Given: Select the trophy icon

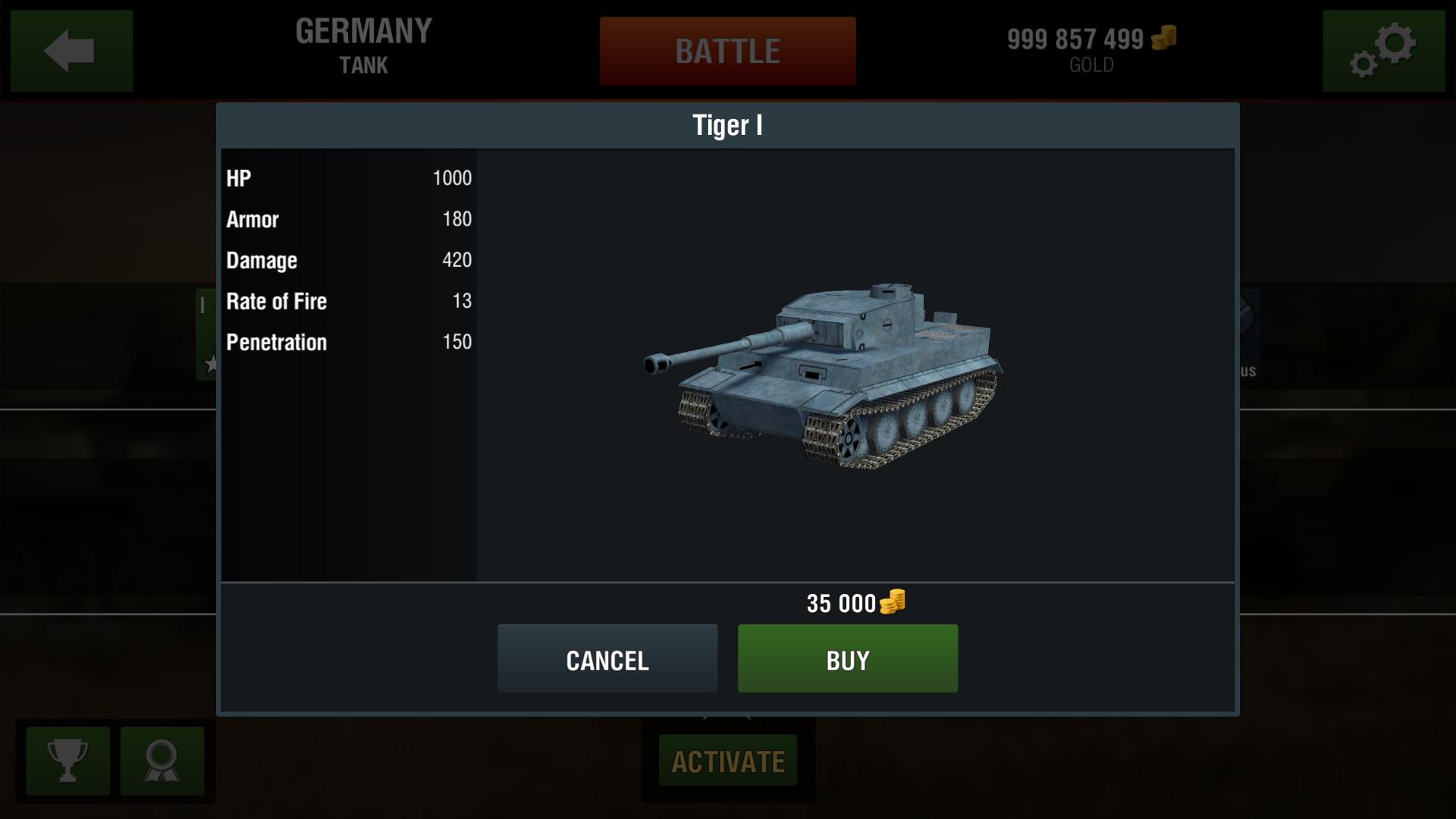Looking at the screenshot, I should 67,761.
